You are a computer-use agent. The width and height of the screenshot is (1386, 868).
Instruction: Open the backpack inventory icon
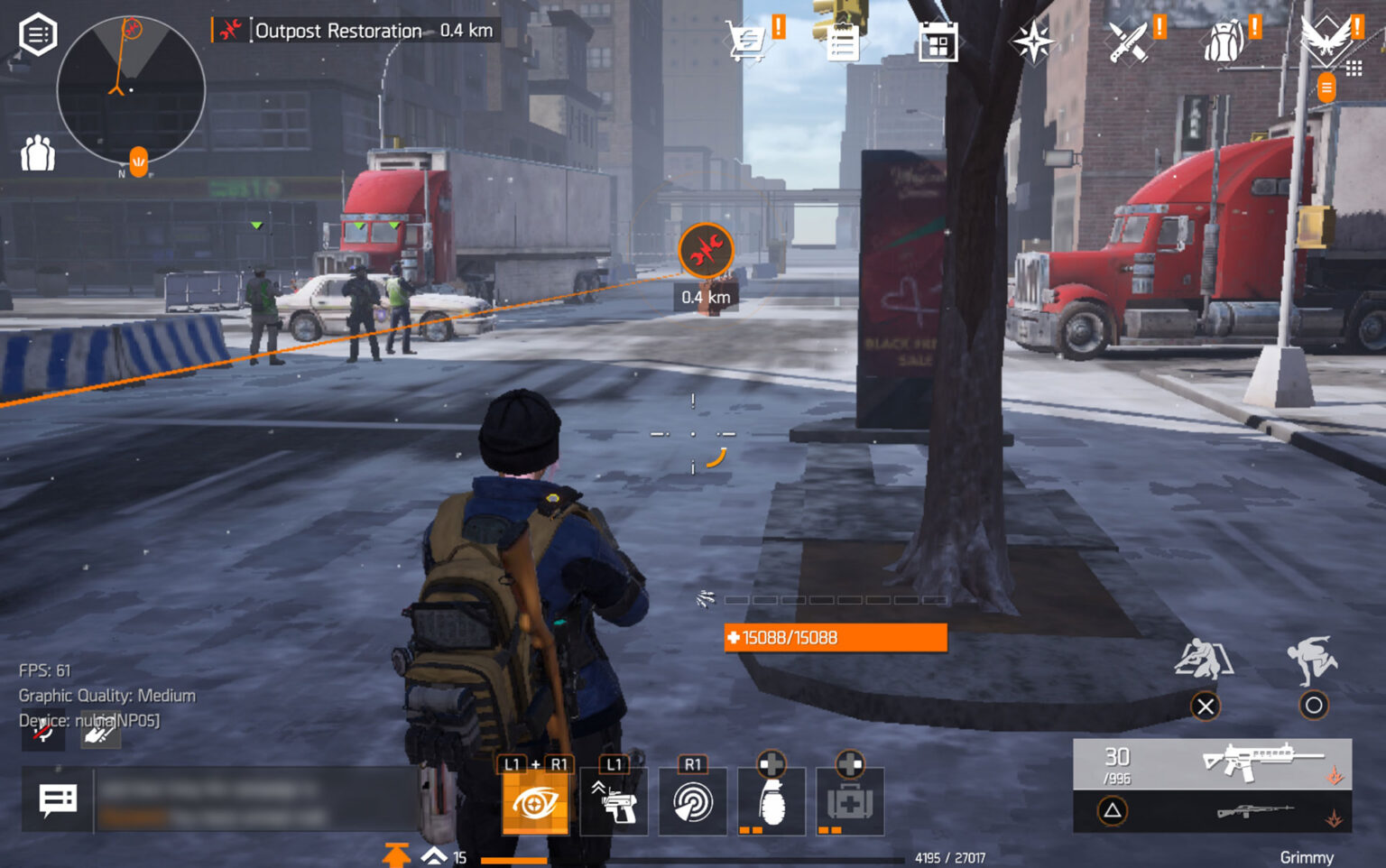[x=1223, y=41]
